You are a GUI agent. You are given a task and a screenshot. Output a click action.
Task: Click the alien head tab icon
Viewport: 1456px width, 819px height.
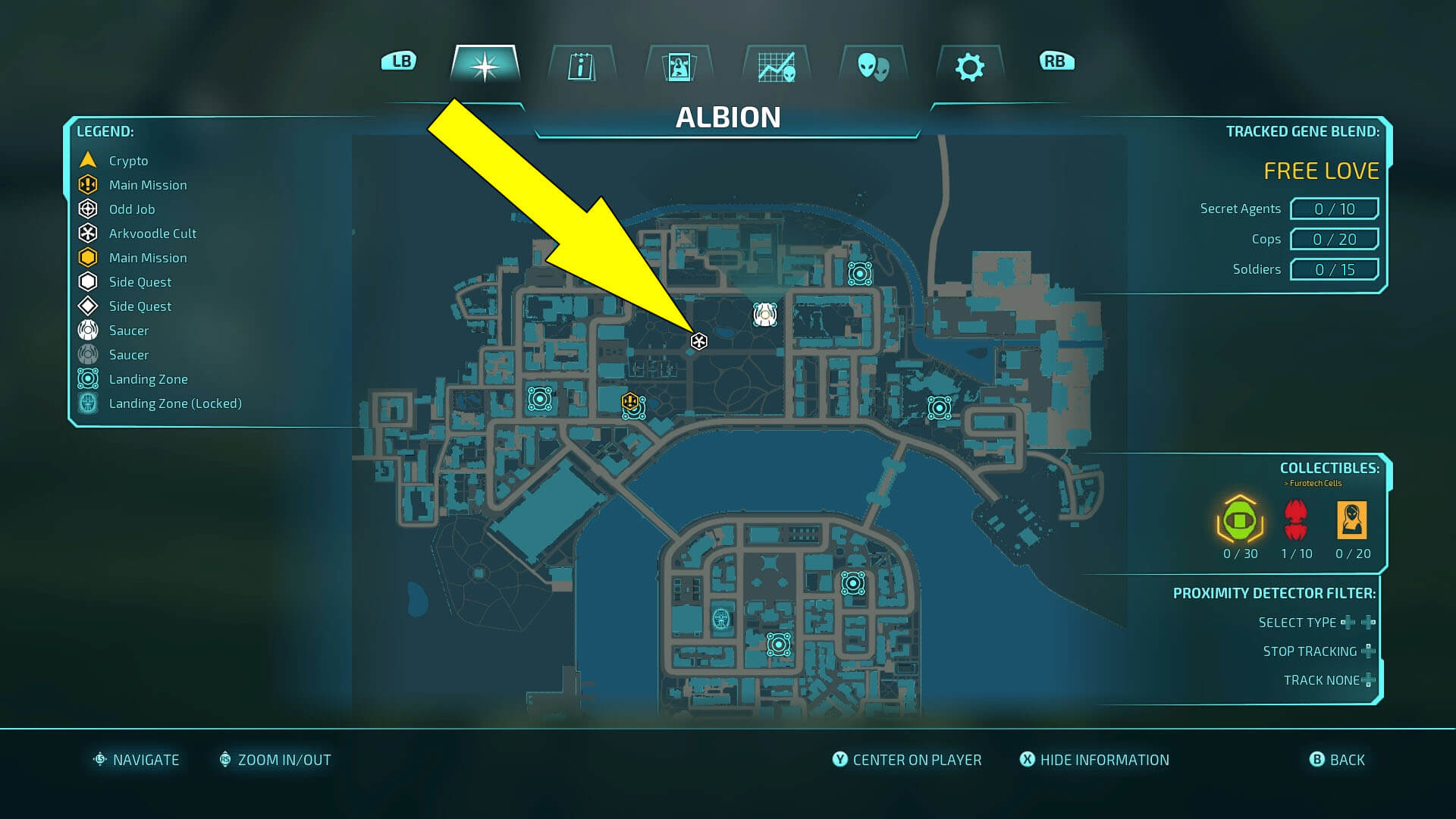[873, 67]
